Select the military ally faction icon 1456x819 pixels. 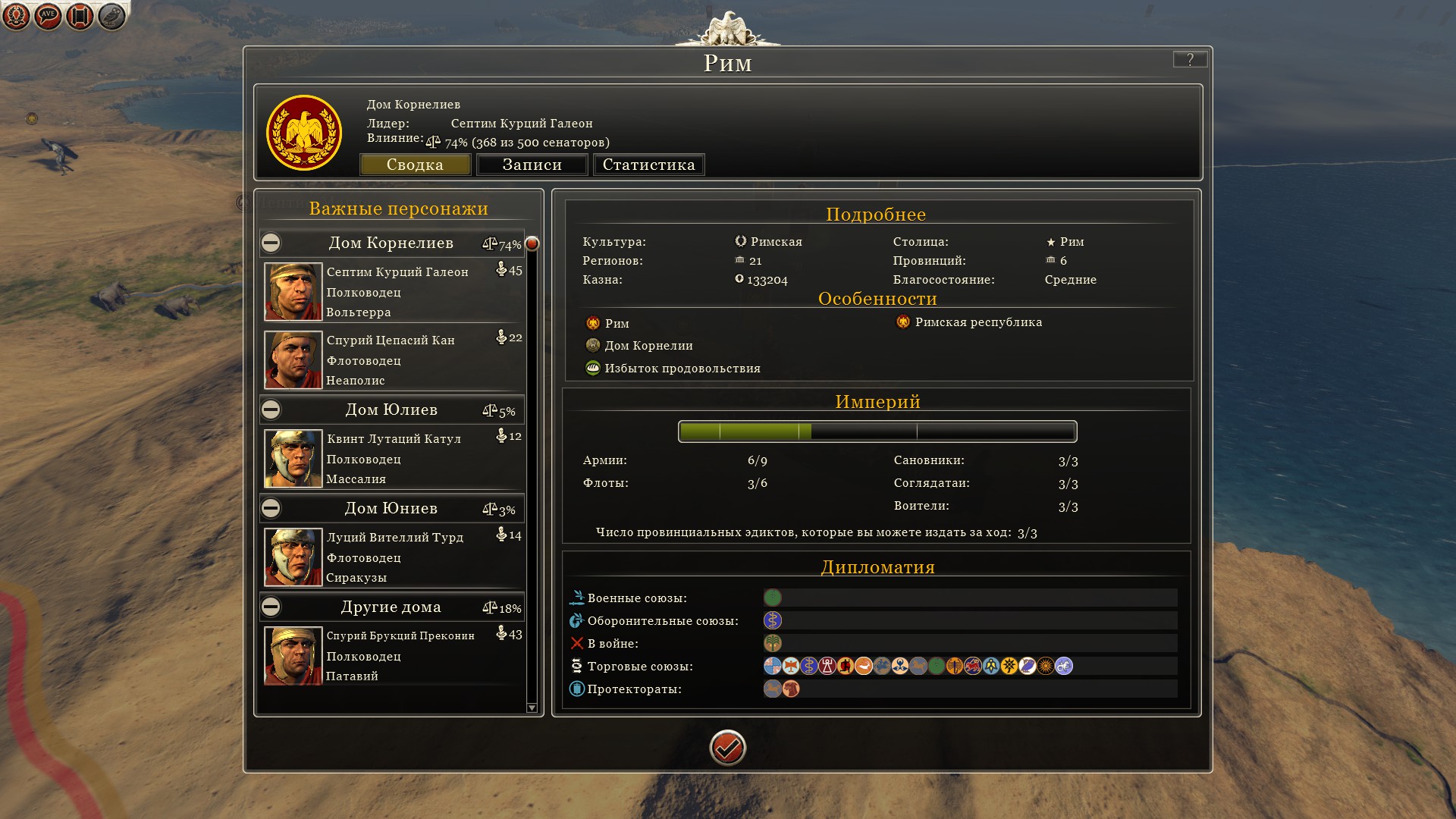pyautogui.click(x=772, y=598)
